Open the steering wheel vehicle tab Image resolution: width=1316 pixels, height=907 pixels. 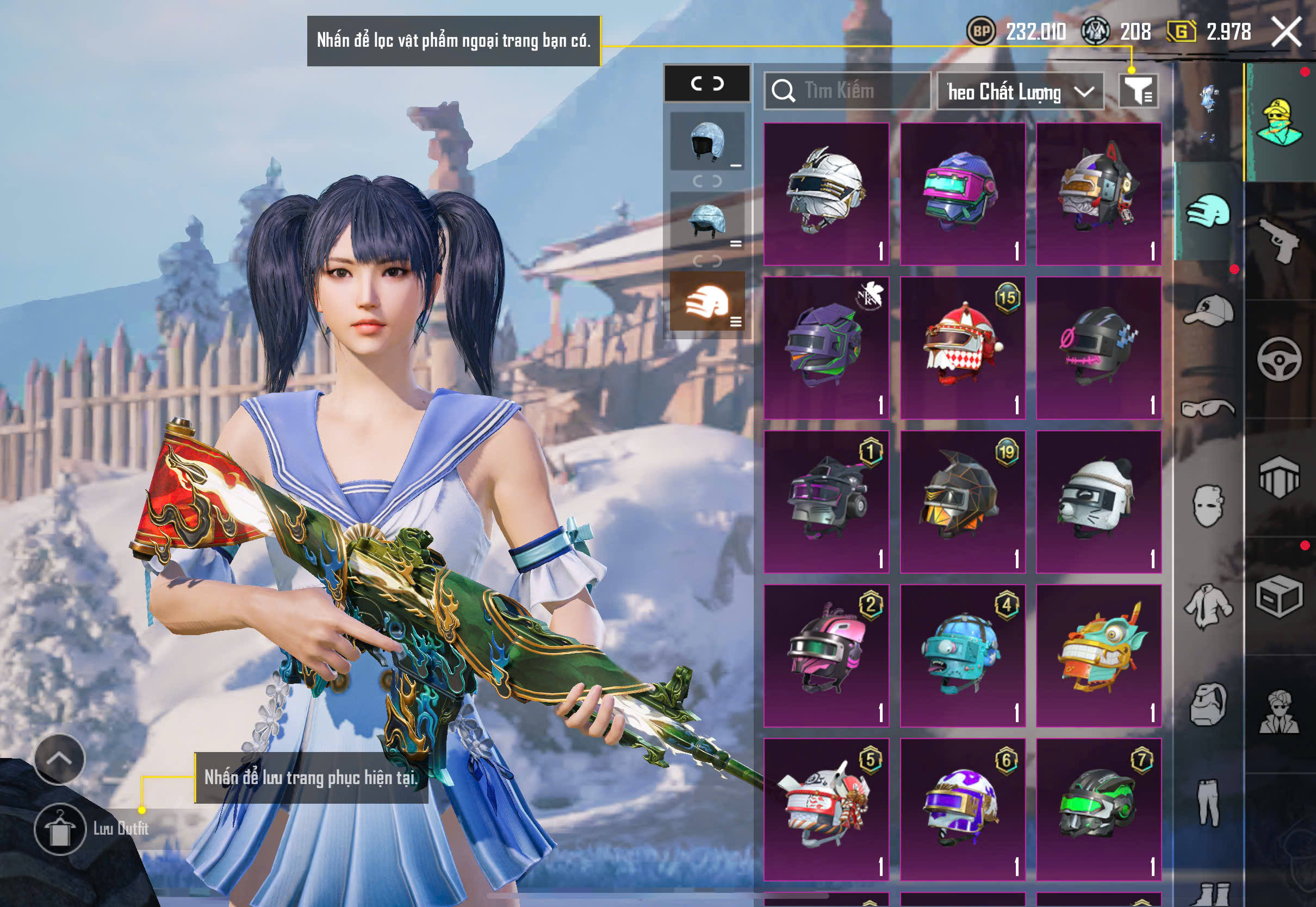(x=1279, y=359)
